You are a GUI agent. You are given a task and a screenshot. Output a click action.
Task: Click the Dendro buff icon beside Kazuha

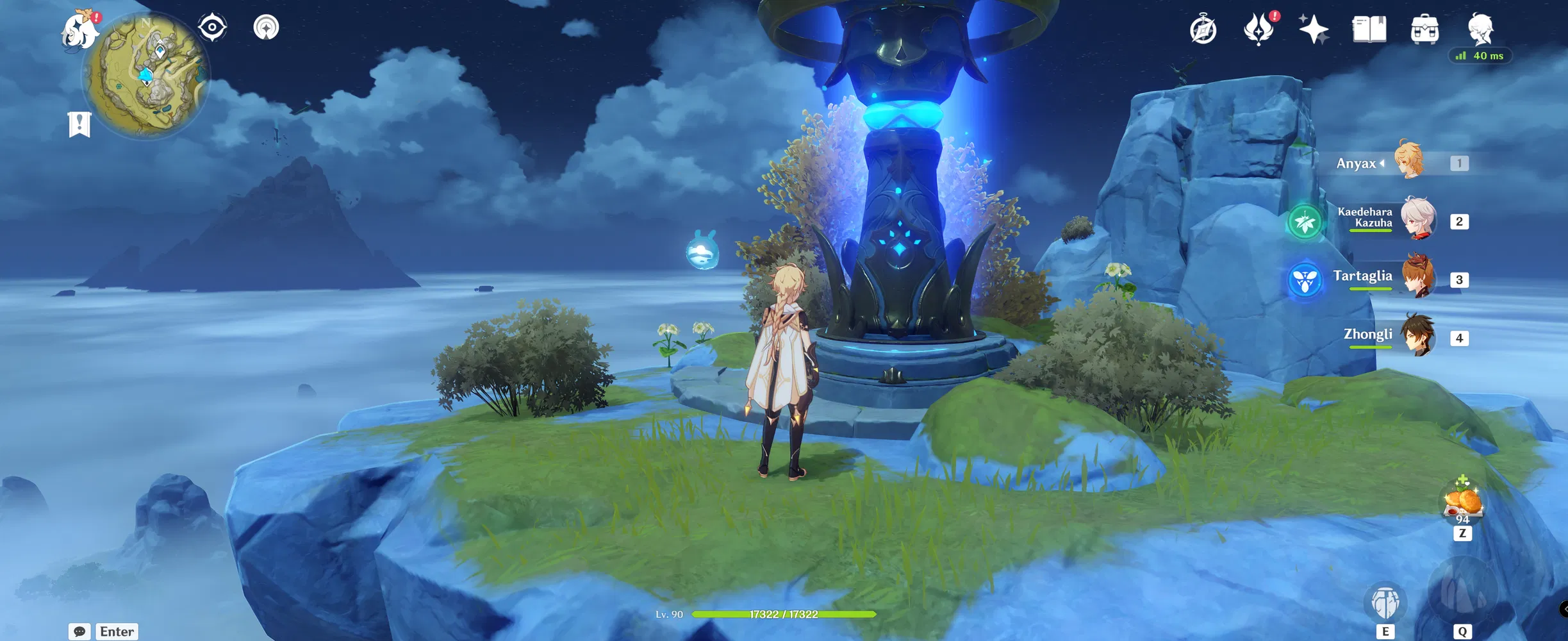1305,221
